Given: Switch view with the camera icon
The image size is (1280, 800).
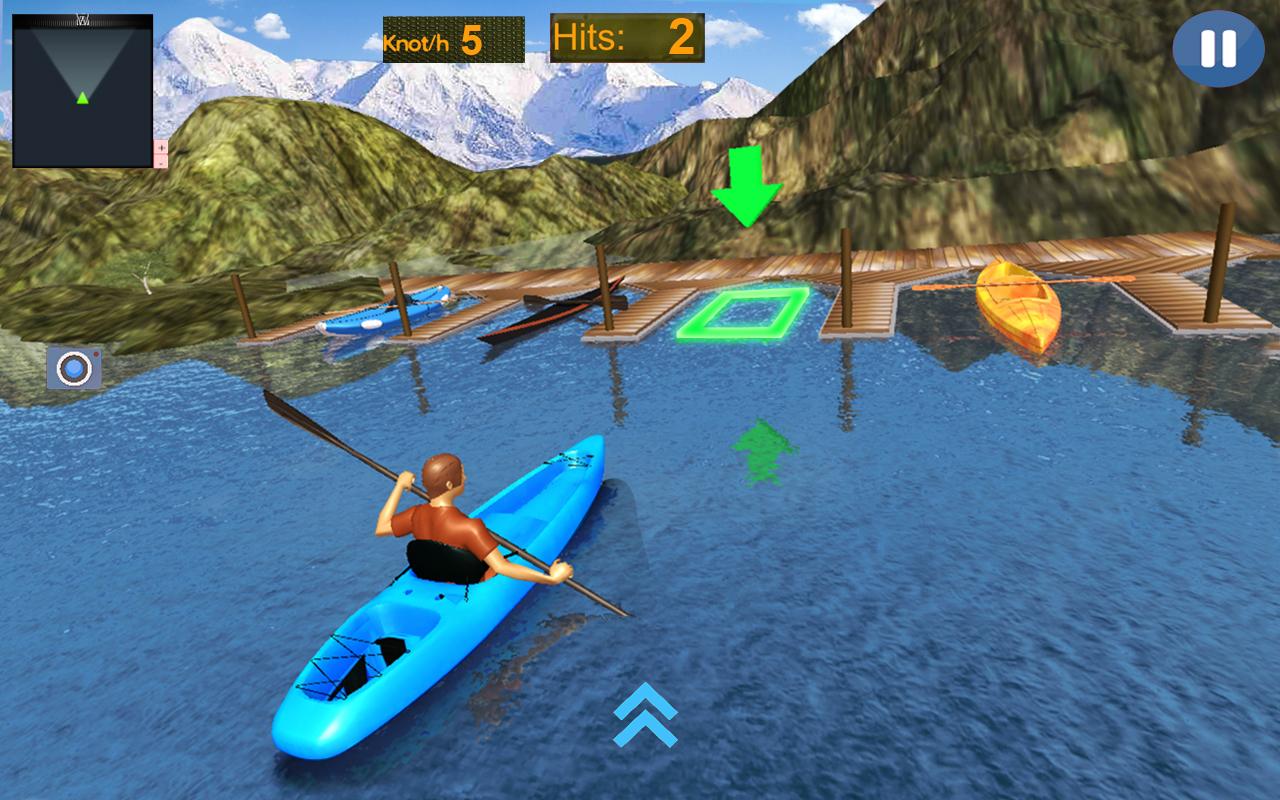Looking at the screenshot, I should [74, 368].
